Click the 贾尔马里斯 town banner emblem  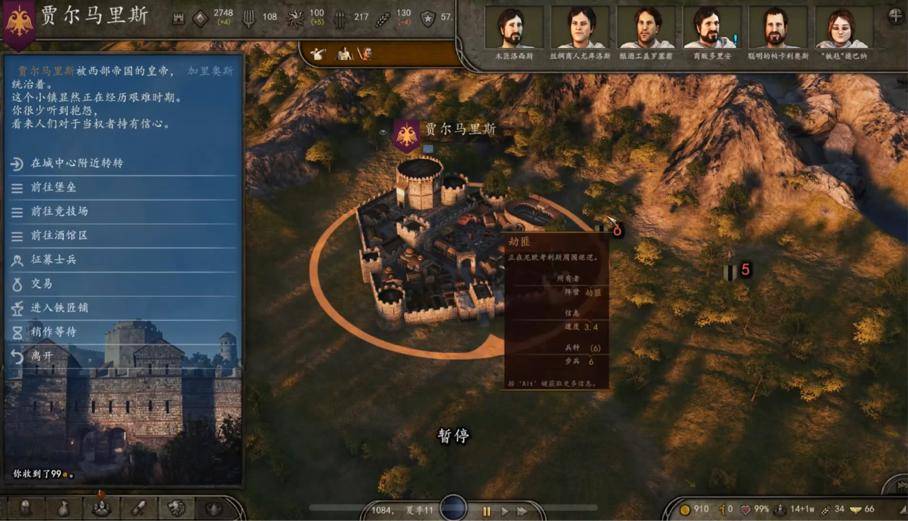click(x=406, y=135)
